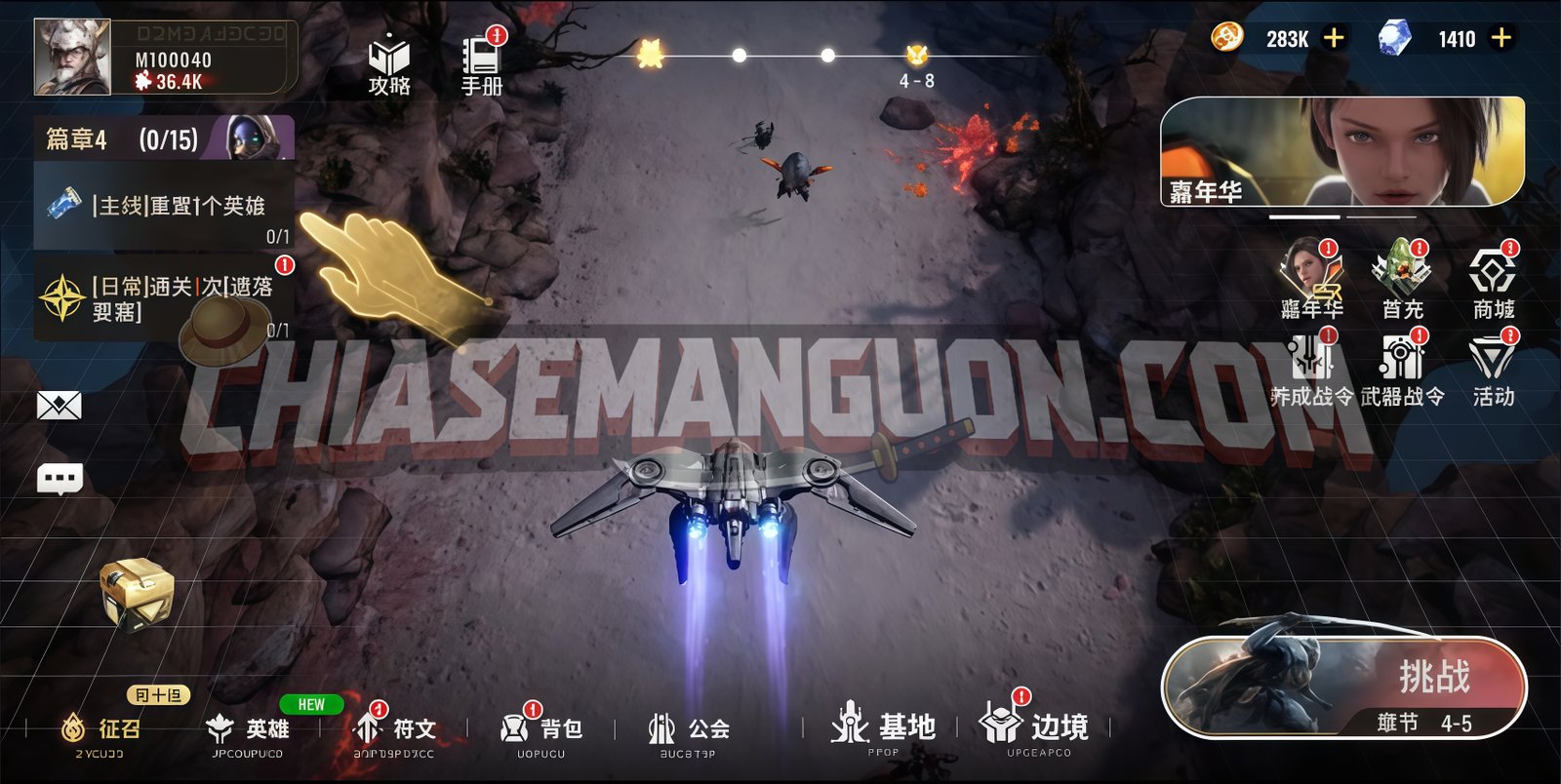The image size is (1561, 784).
Task: Open the 嘉年华 carnival banner
Action: tap(1341, 152)
